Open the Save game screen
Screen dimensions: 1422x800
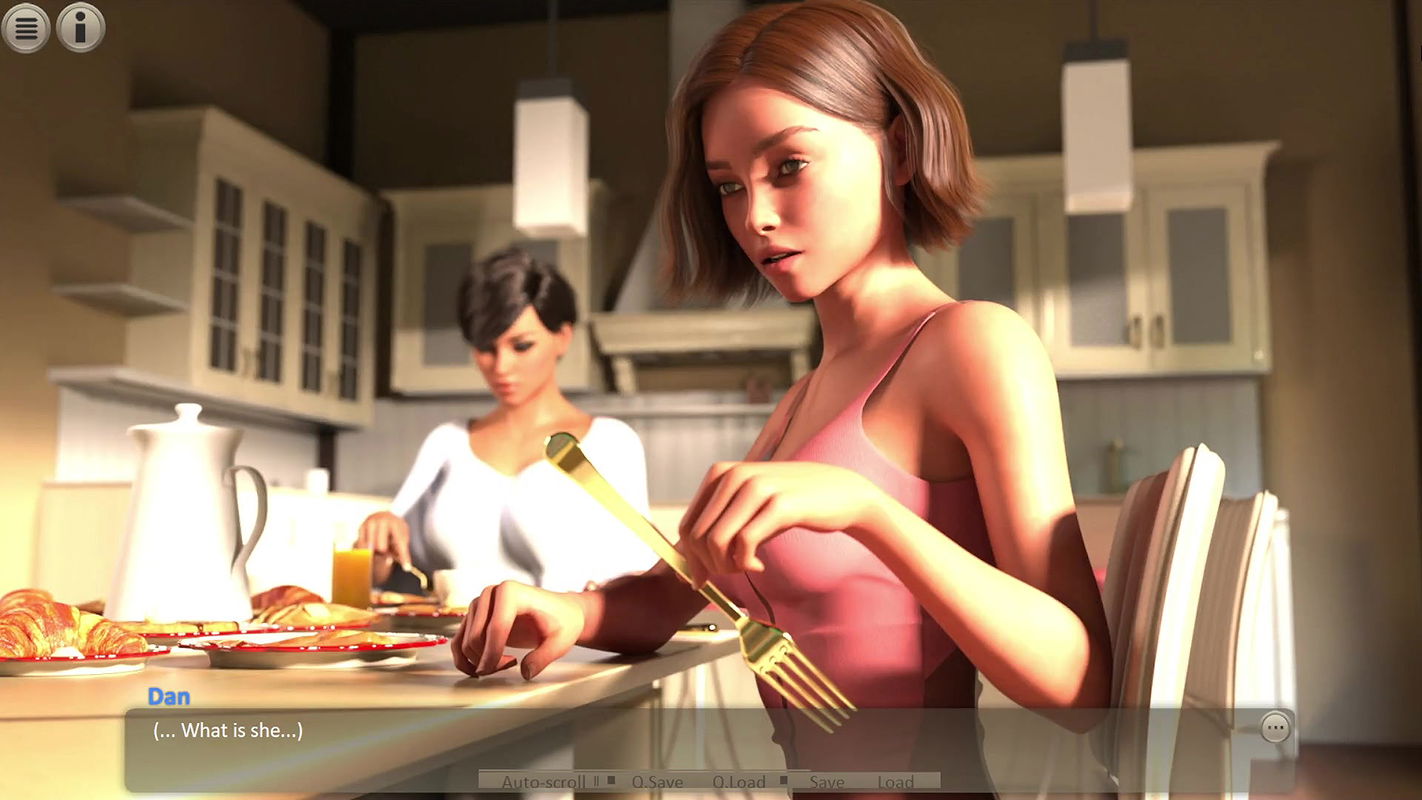[x=827, y=782]
